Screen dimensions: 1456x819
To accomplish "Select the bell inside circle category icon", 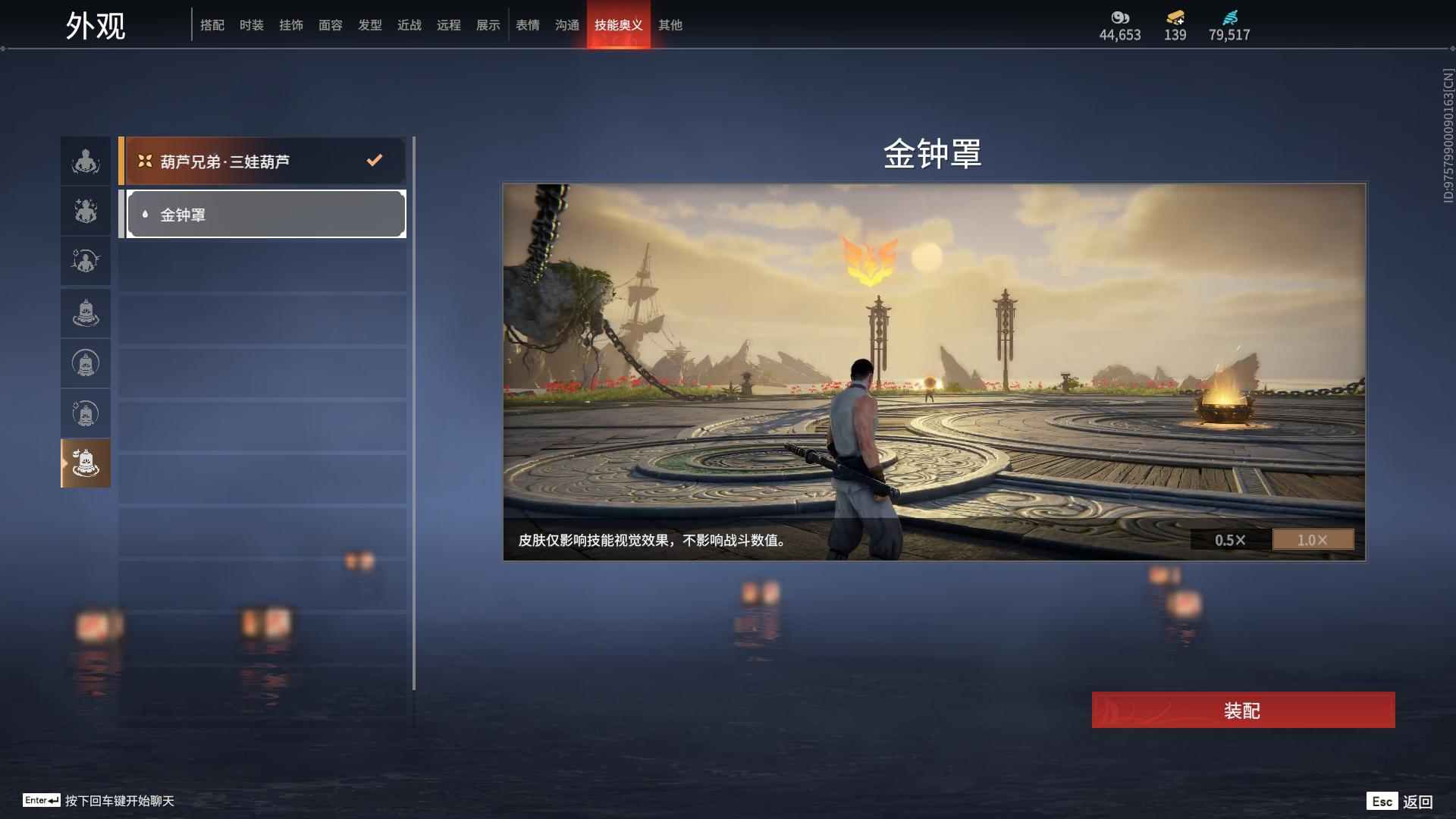I will pyautogui.click(x=85, y=362).
